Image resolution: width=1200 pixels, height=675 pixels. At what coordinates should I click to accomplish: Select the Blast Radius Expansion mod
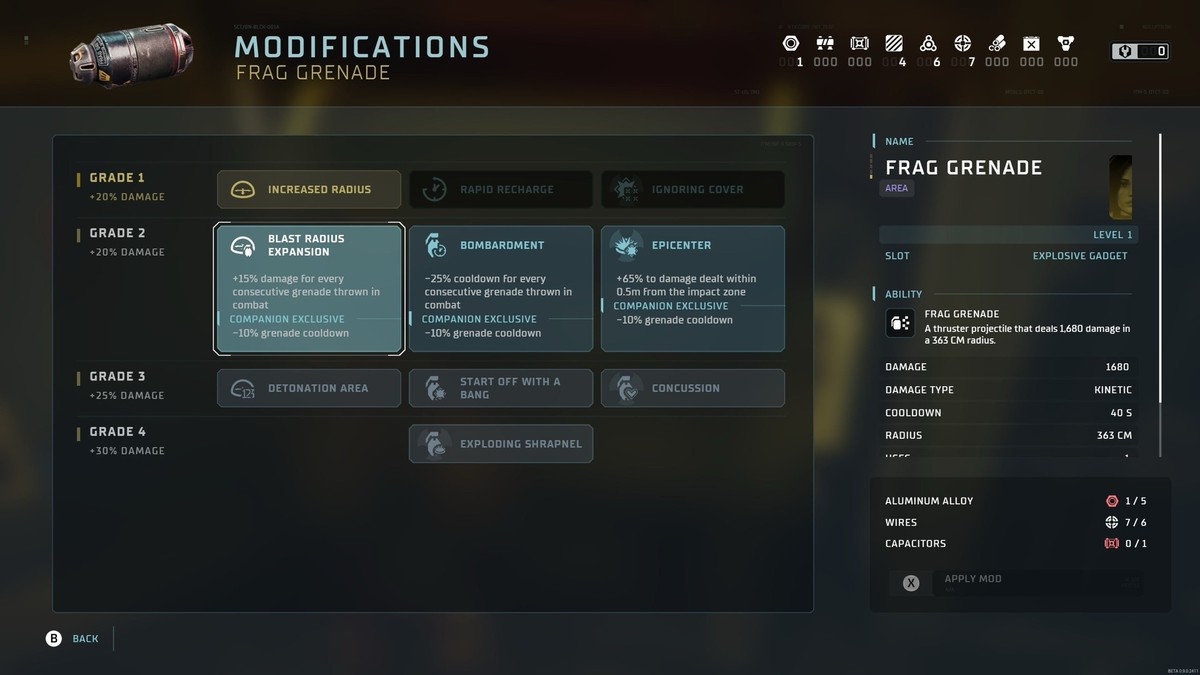(x=309, y=288)
